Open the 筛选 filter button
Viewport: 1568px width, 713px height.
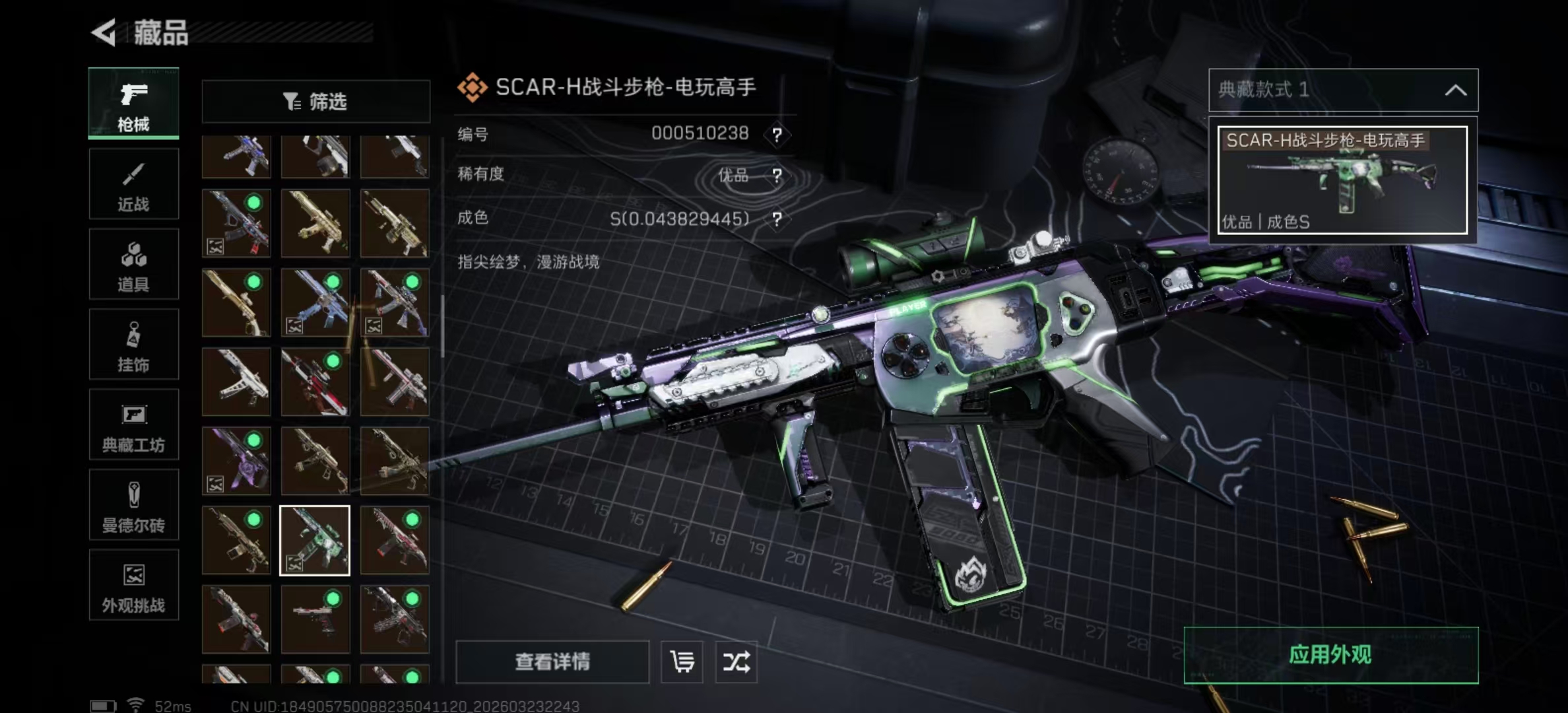315,102
